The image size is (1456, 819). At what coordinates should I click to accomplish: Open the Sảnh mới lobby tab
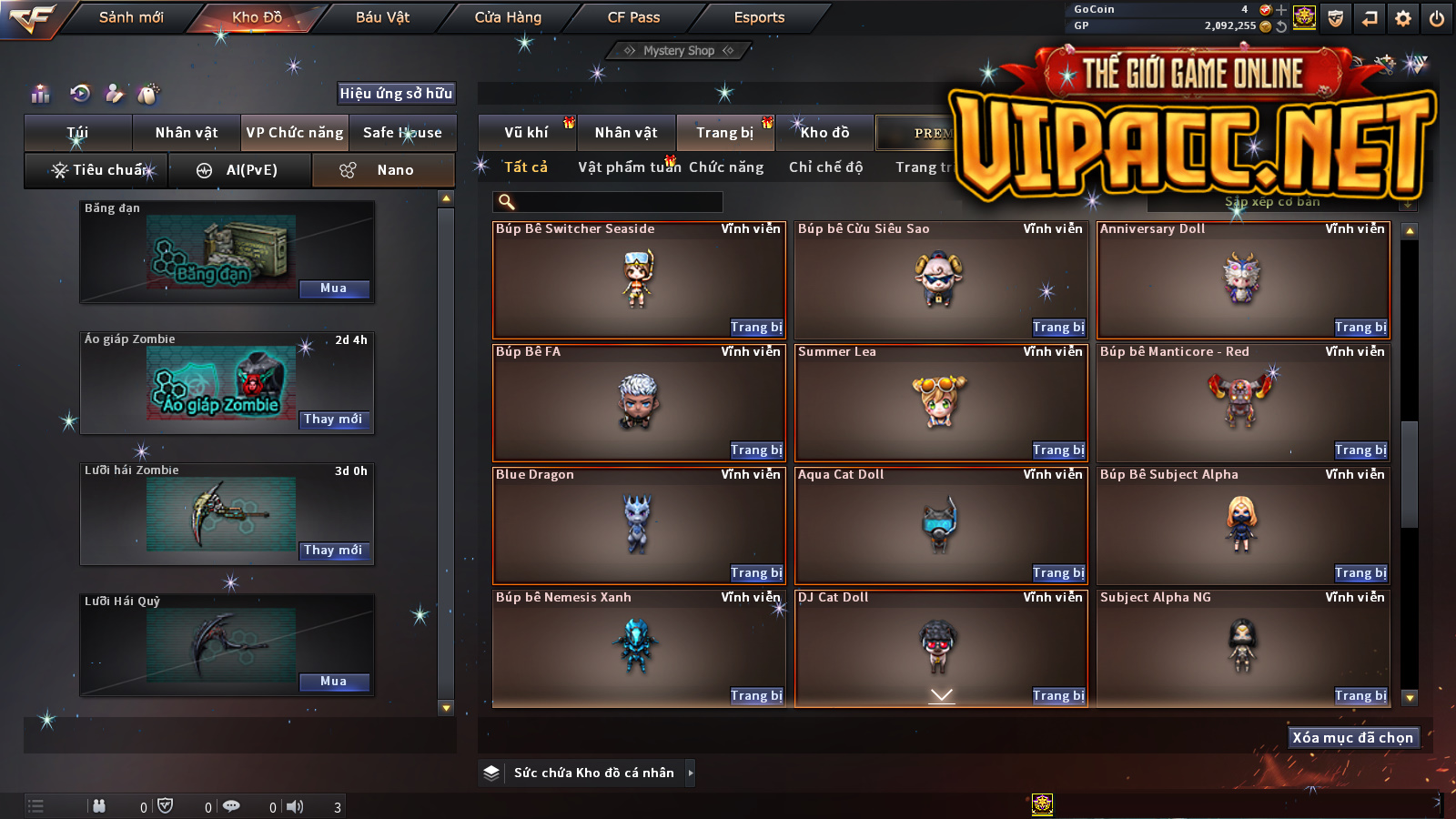pyautogui.click(x=131, y=17)
